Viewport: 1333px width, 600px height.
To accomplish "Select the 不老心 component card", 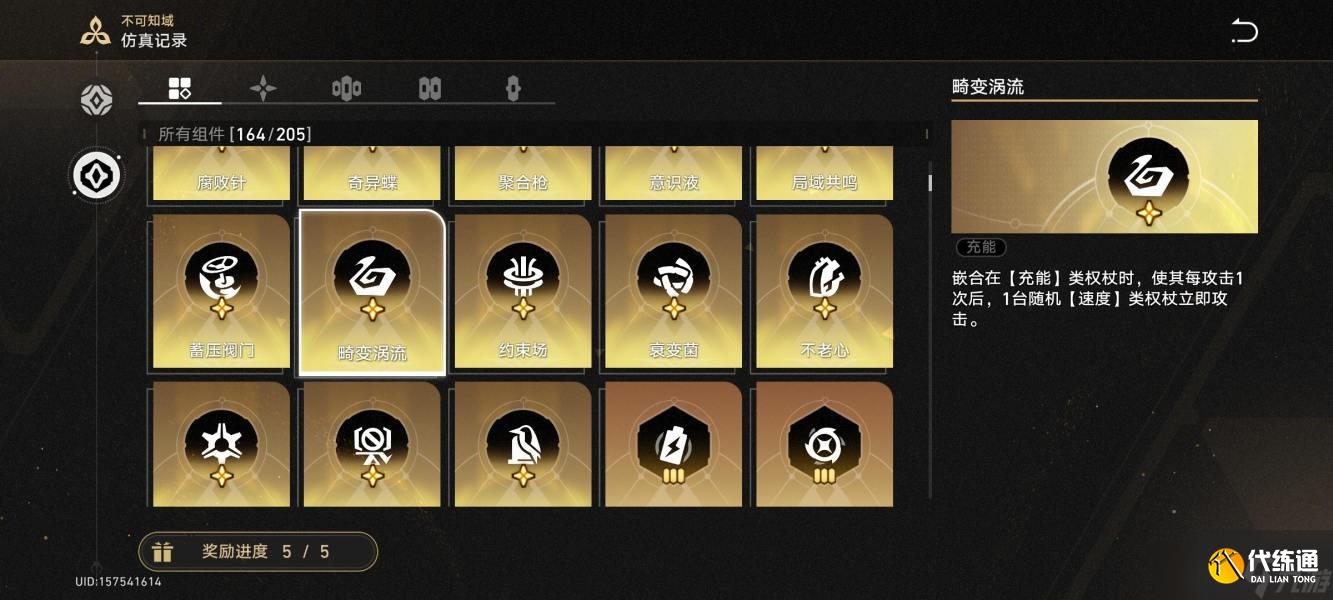I will pos(824,291).
